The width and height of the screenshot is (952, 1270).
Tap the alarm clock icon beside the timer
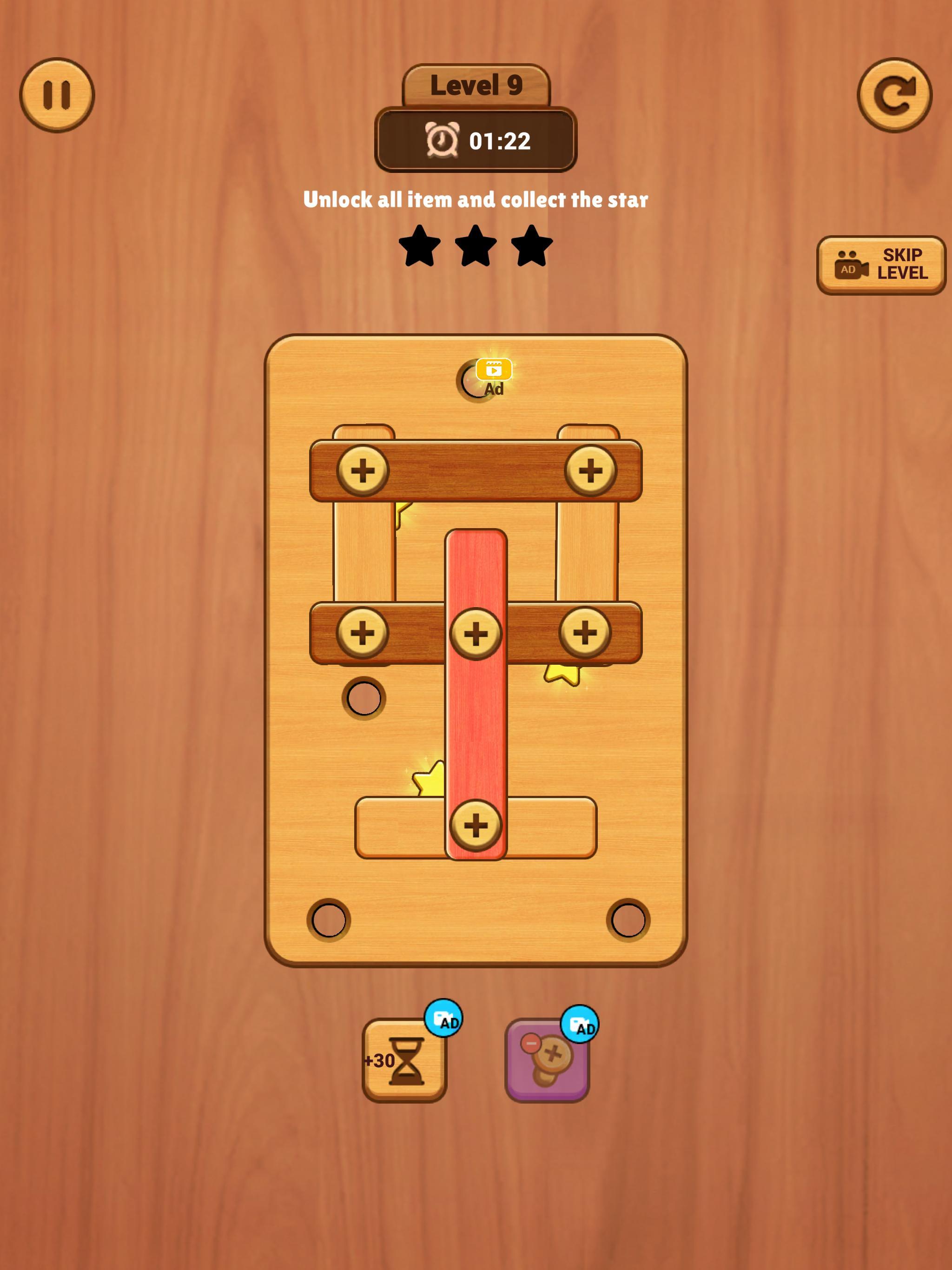442,139
